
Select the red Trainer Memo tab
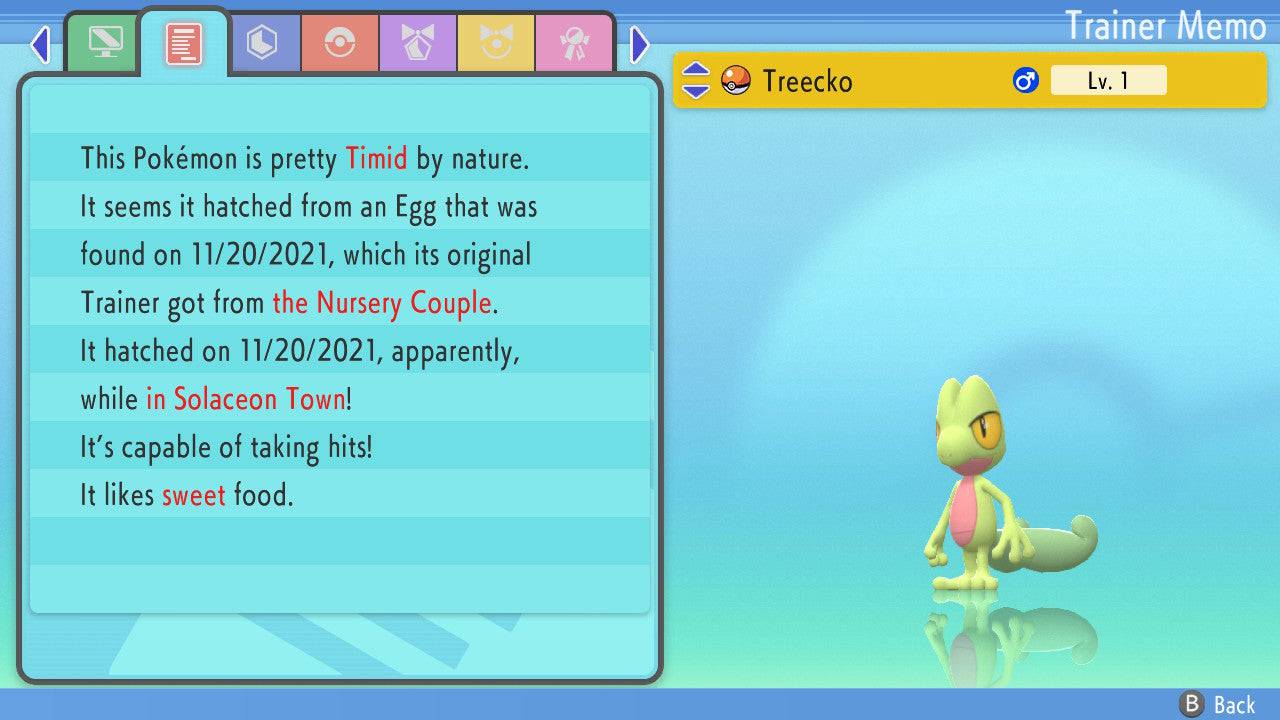tap(183, 43)
